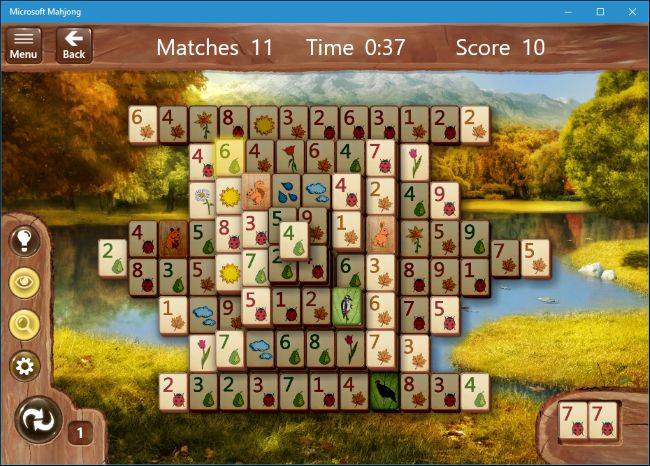Pick the red rose flower tile
Viewport: 650px width, 466px height.
click(291, 158)
